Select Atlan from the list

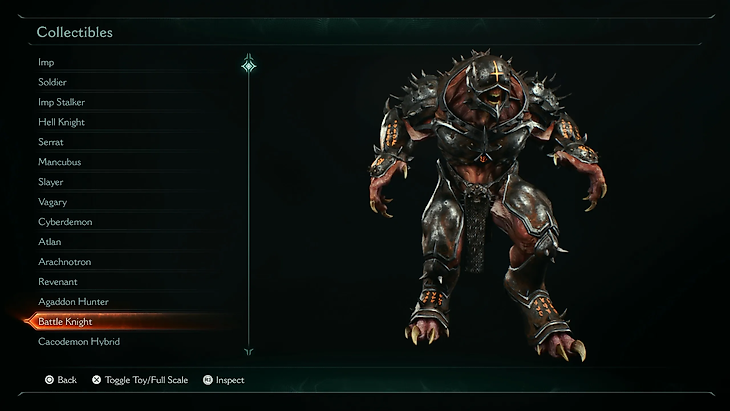(x=50, y=242)
